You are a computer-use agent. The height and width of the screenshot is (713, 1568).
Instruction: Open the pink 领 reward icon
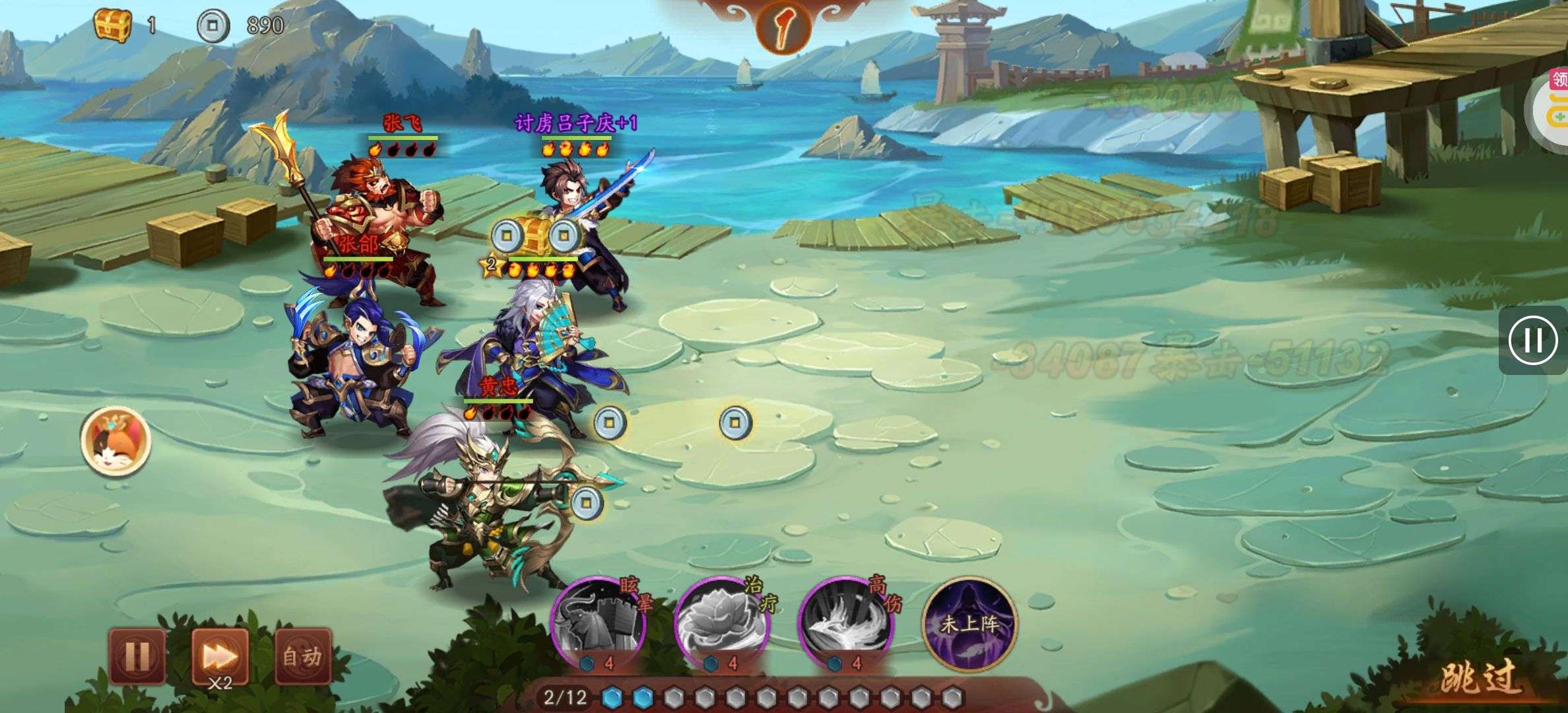[1559, 81]
